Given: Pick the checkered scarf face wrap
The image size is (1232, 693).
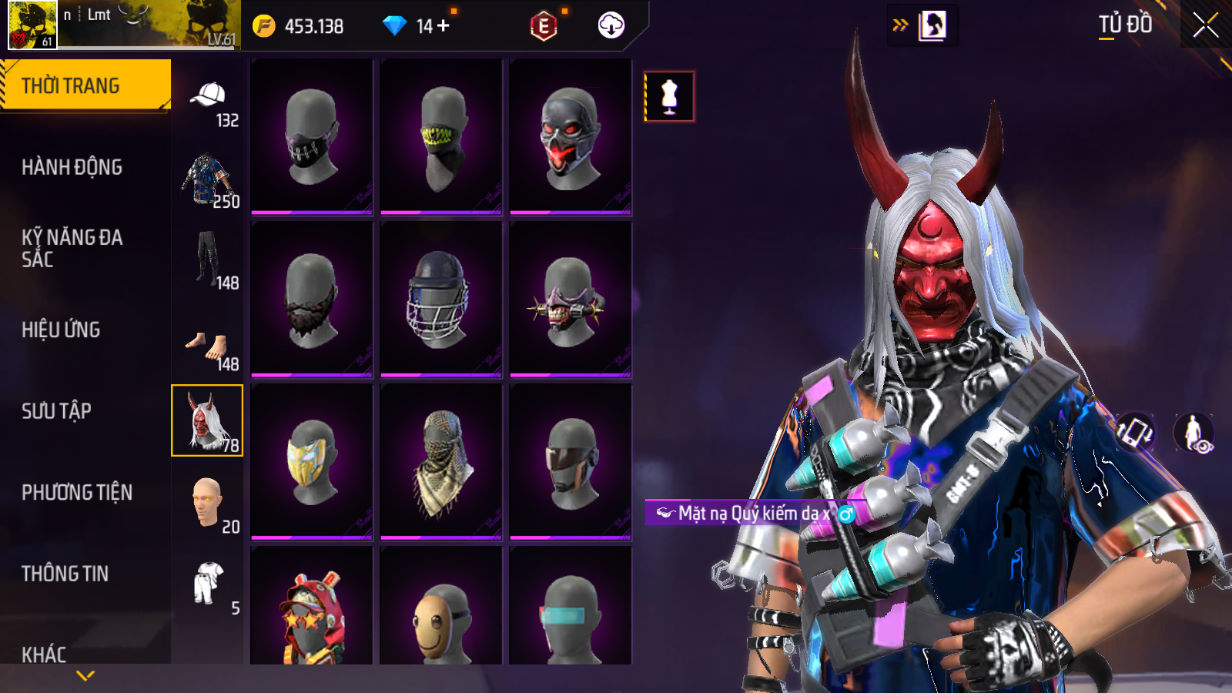Looking at the screenshot, I should pos(440,460).
